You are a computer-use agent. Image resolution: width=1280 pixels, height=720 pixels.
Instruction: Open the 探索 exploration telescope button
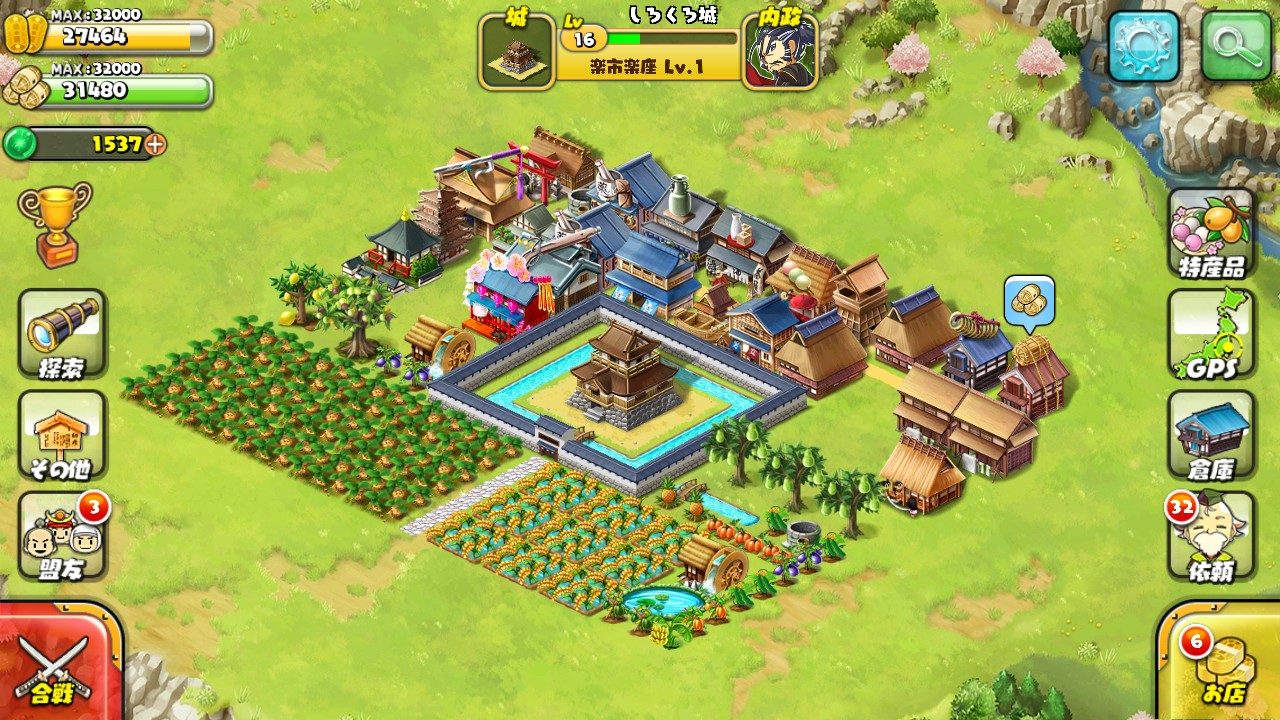point(62,334)
